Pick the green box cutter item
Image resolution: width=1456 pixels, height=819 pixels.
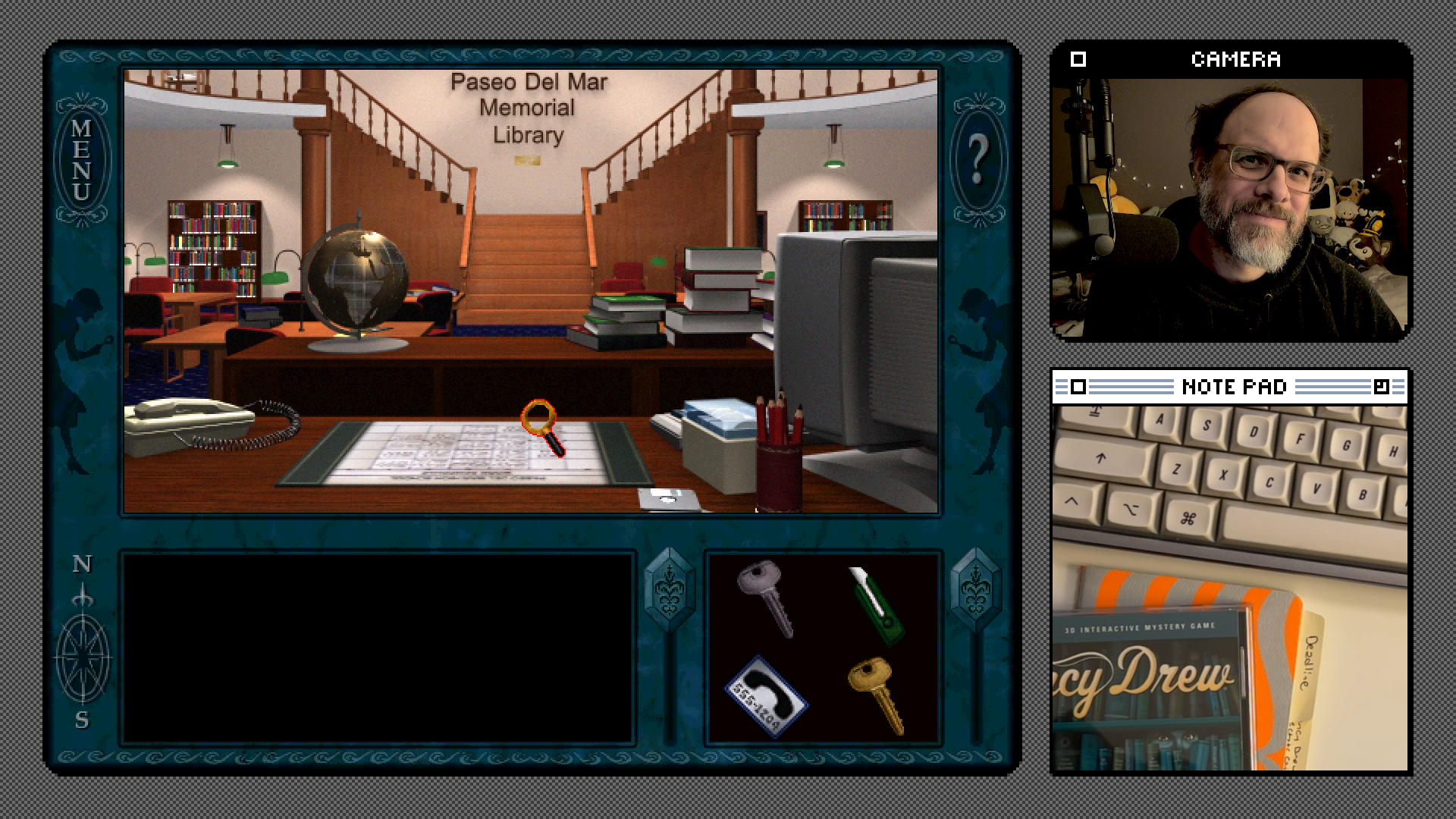[877, 605]
